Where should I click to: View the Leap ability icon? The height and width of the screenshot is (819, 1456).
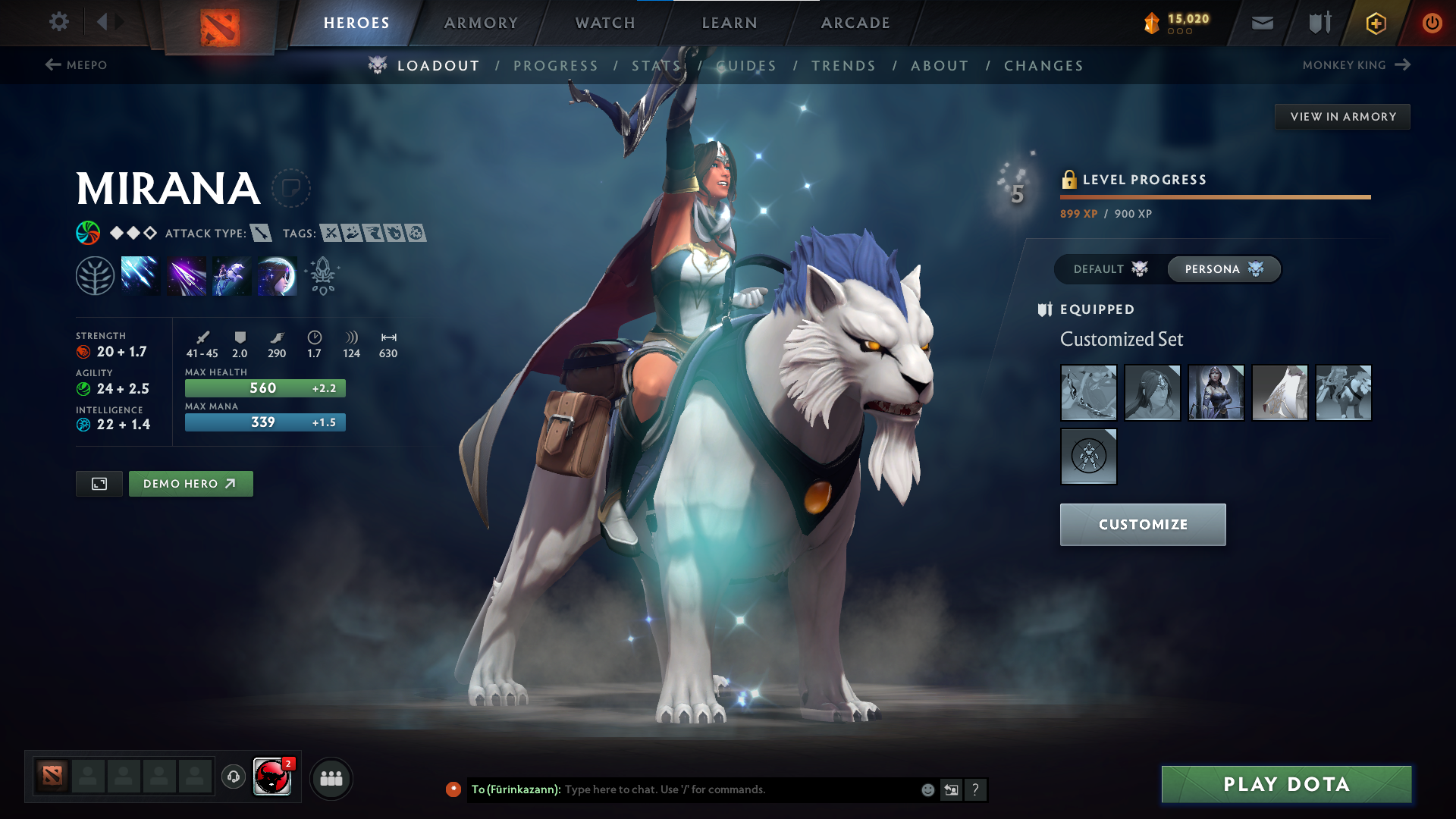pos(231,275)
